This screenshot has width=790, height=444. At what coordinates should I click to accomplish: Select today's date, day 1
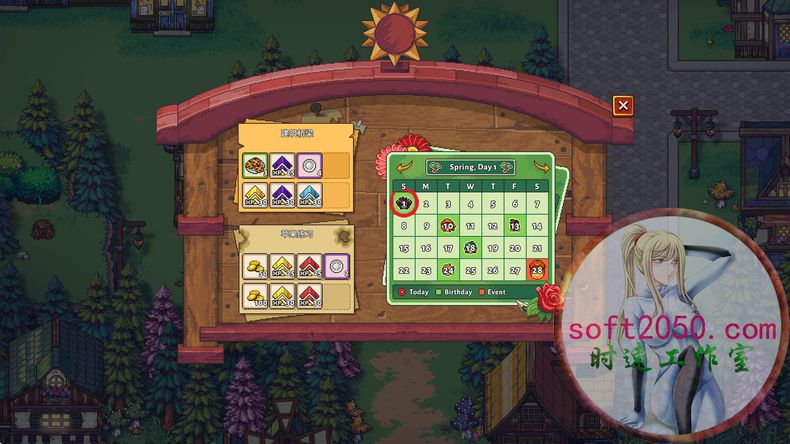(404, 203)
